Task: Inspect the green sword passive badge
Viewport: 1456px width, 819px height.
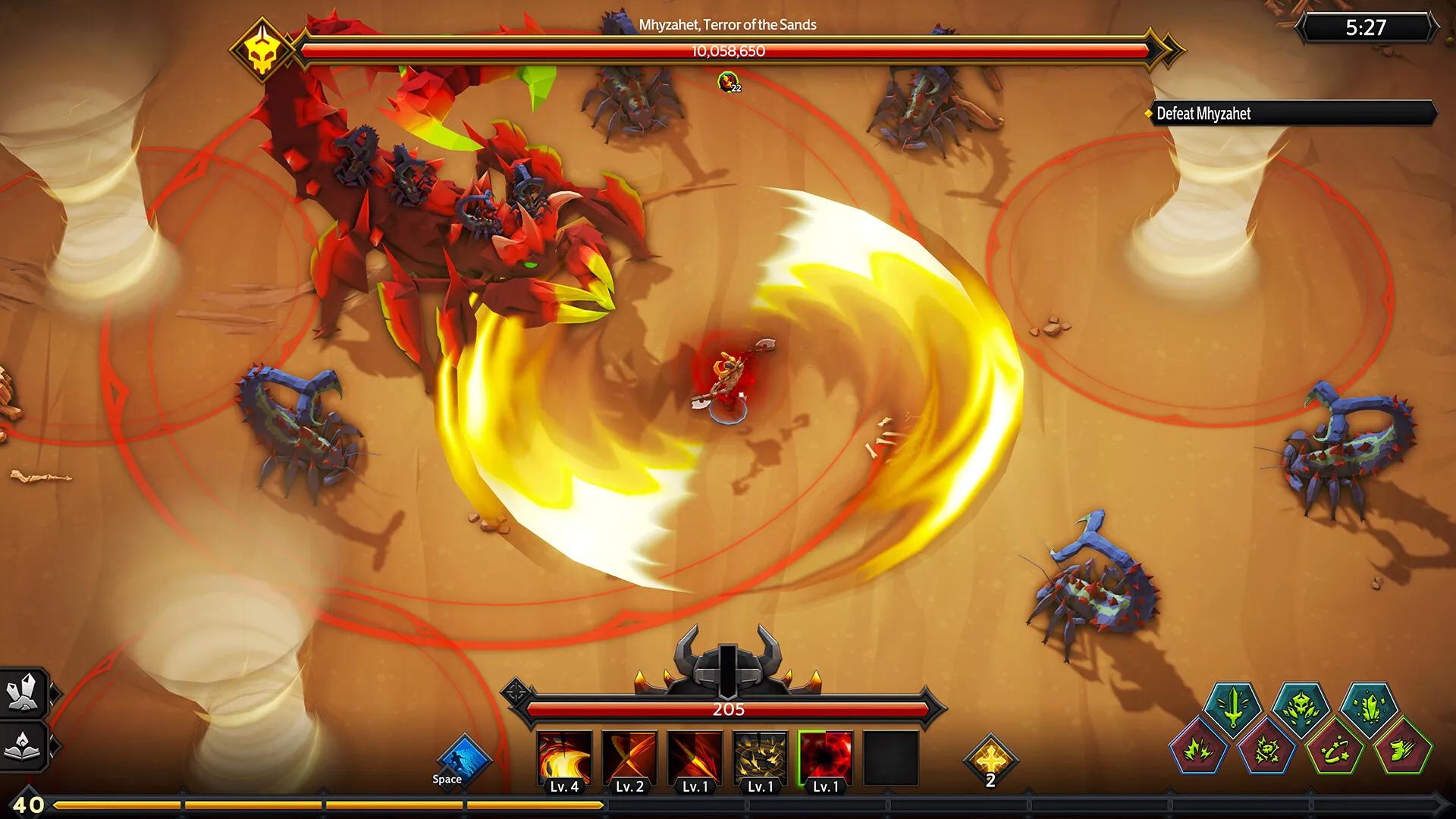Action: click(x=1234, y=708)
